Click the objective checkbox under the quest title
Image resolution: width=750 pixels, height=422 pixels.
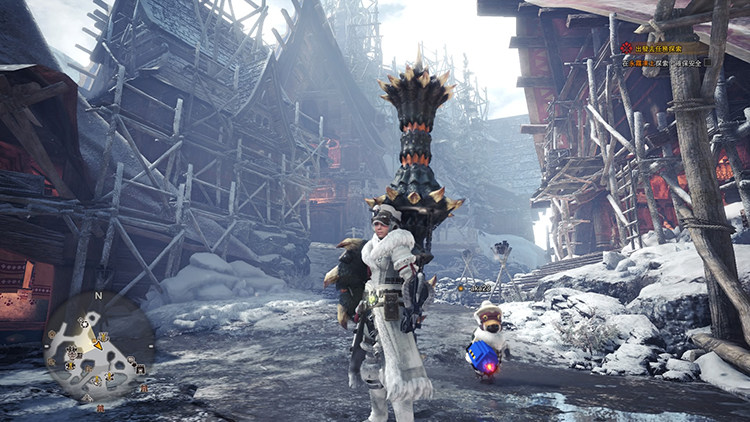coord(708,62)
